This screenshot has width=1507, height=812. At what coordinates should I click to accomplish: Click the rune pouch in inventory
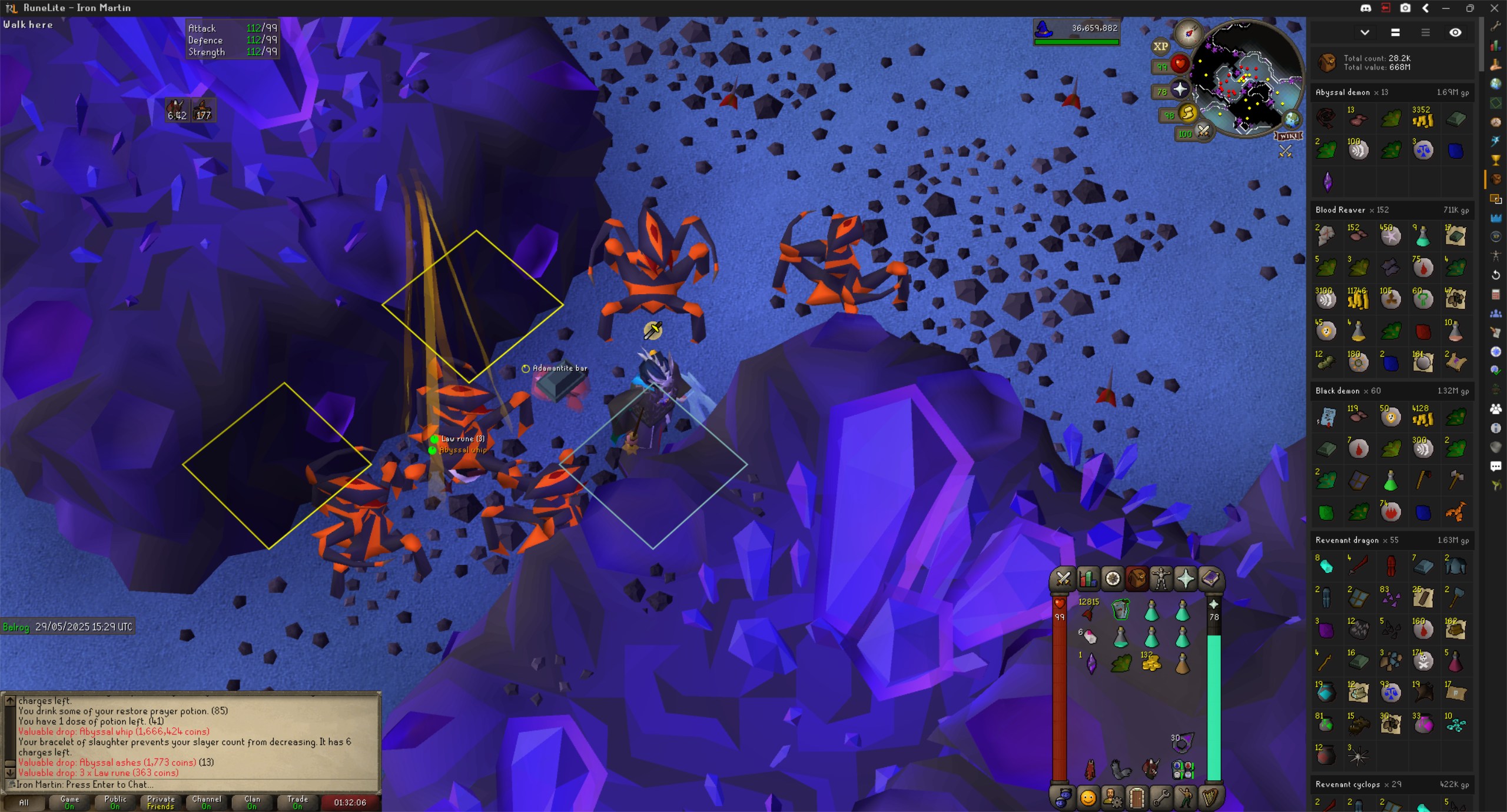tap(1182, 769)
